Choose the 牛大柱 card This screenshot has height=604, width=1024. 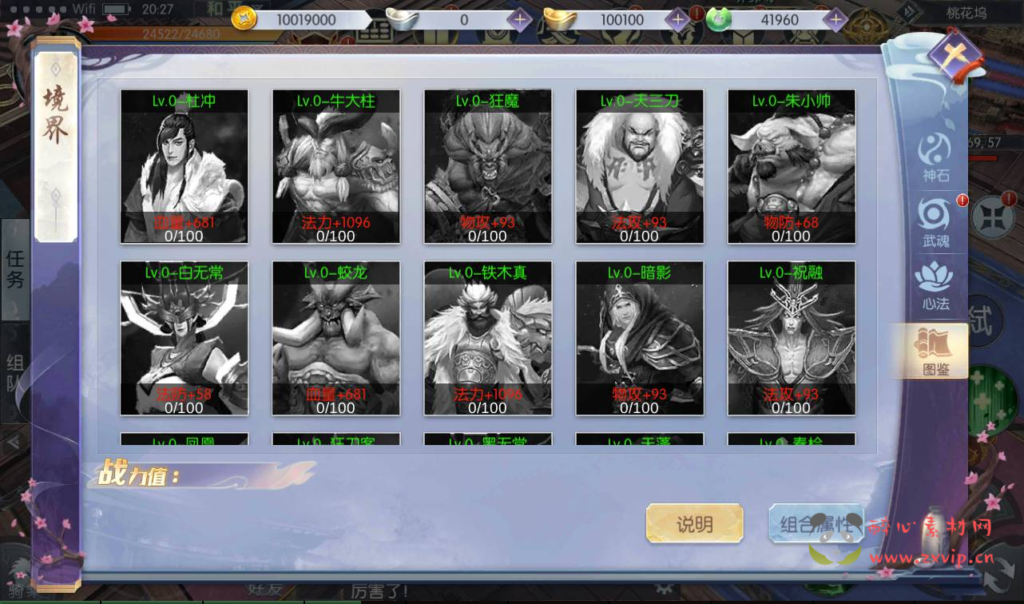(x=336, y=167)
